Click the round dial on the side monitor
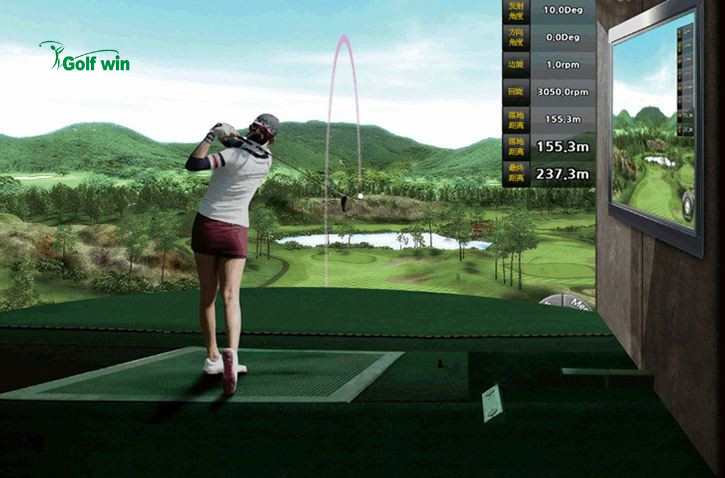Viewport: 725px width, 478px height. point(687,206)
